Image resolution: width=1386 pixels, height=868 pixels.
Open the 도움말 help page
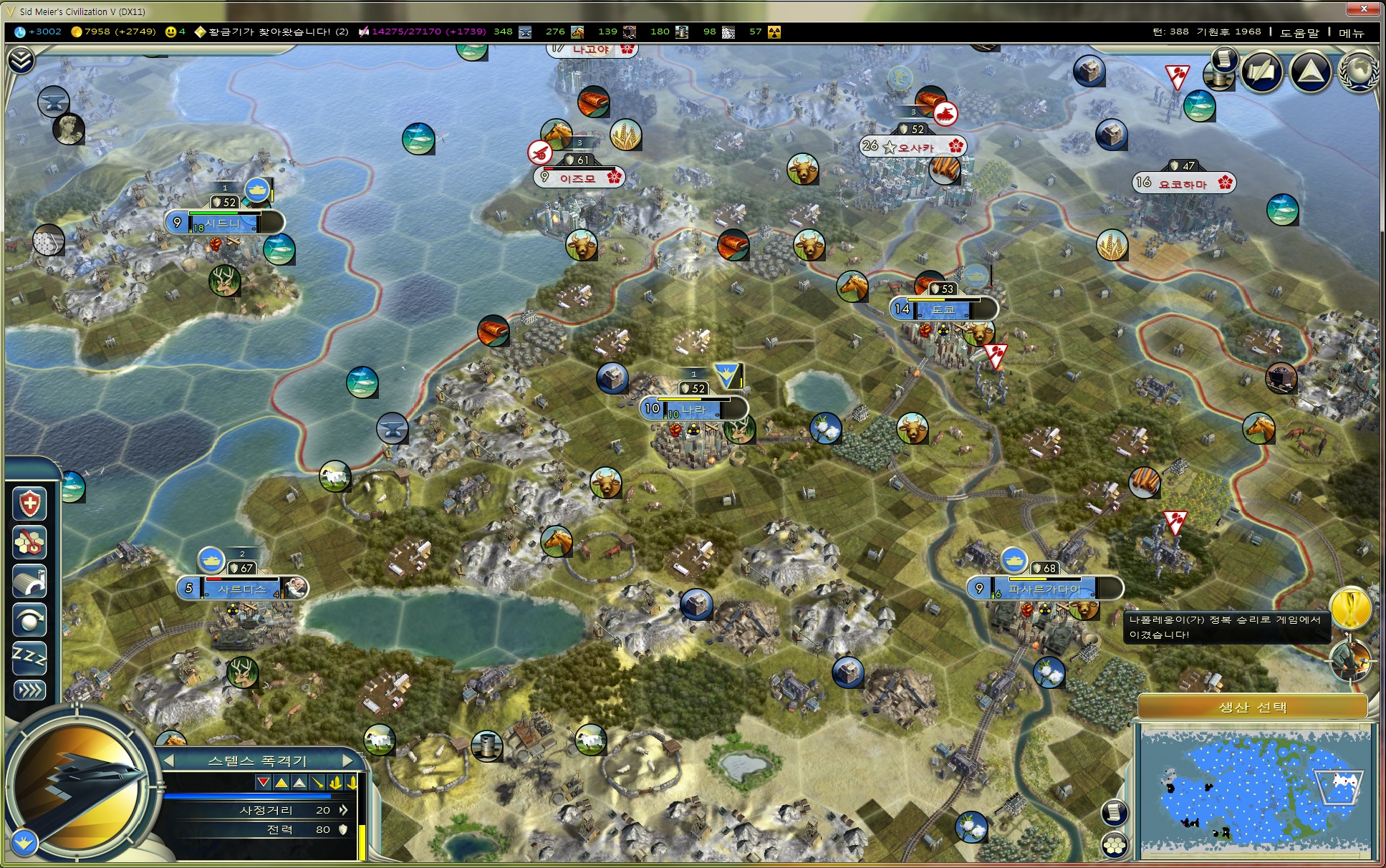(1299, 32)
